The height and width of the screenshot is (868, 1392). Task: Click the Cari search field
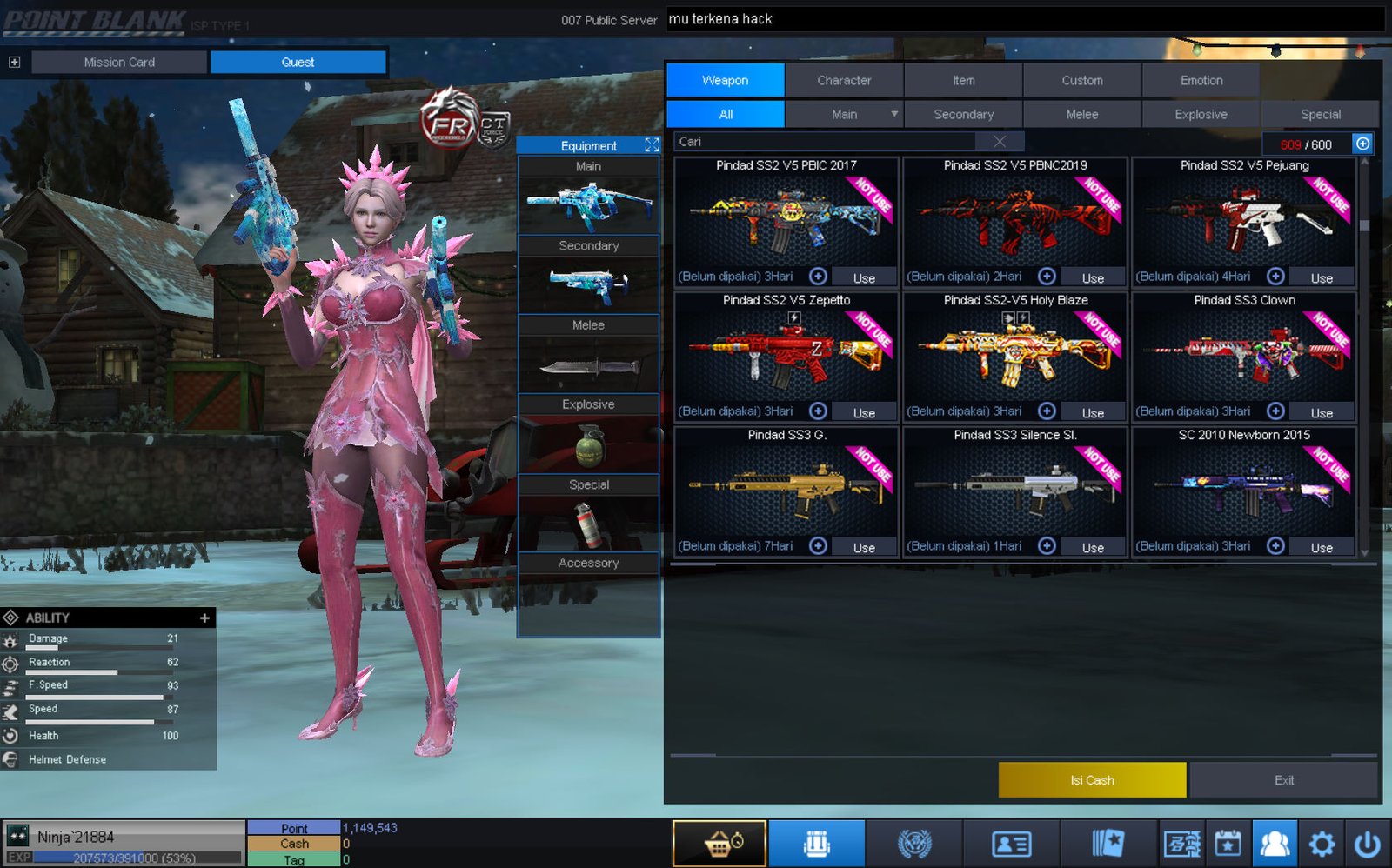(826, 142)
